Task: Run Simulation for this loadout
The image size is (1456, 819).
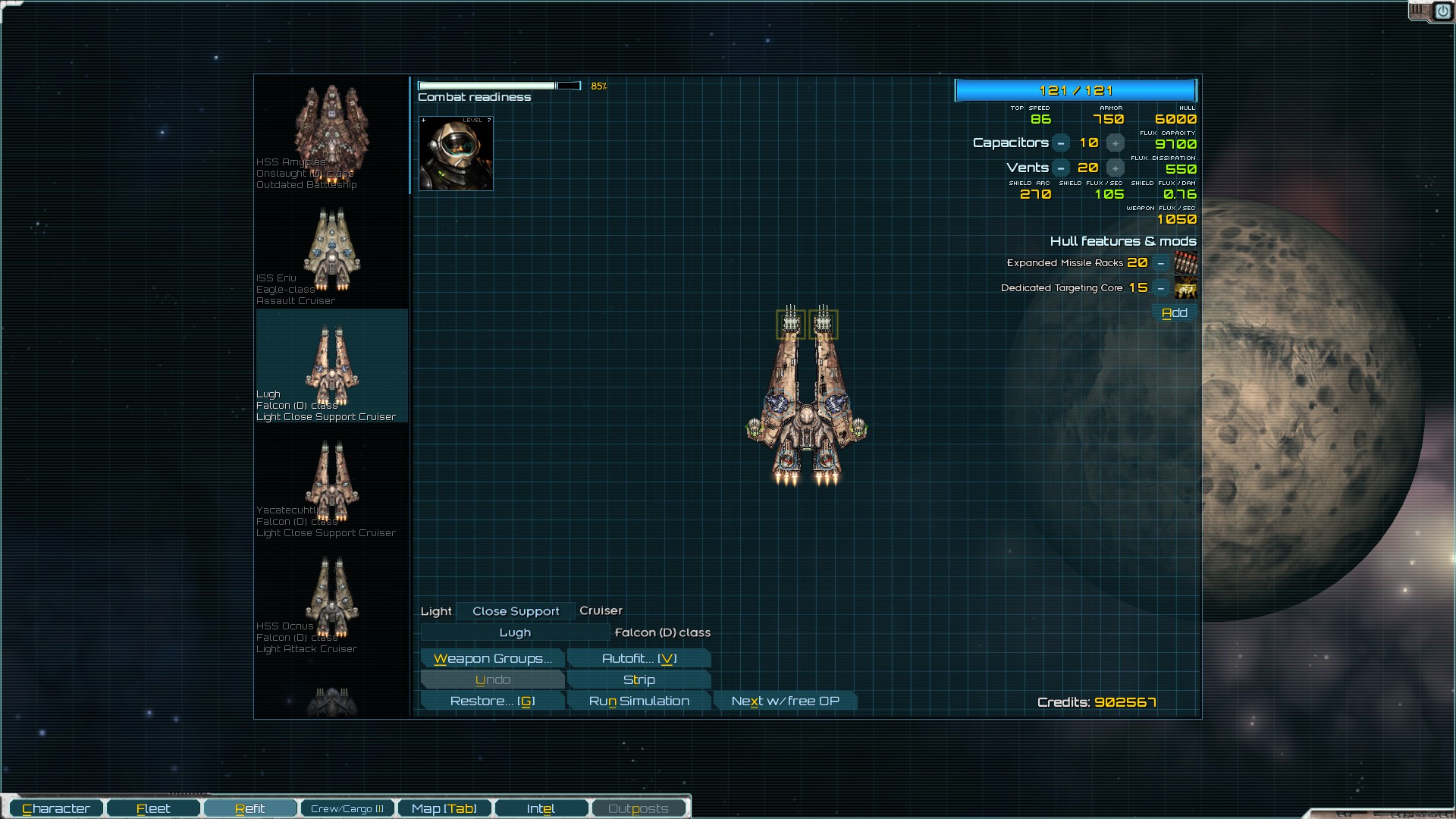Action: [x=639, y=701]
